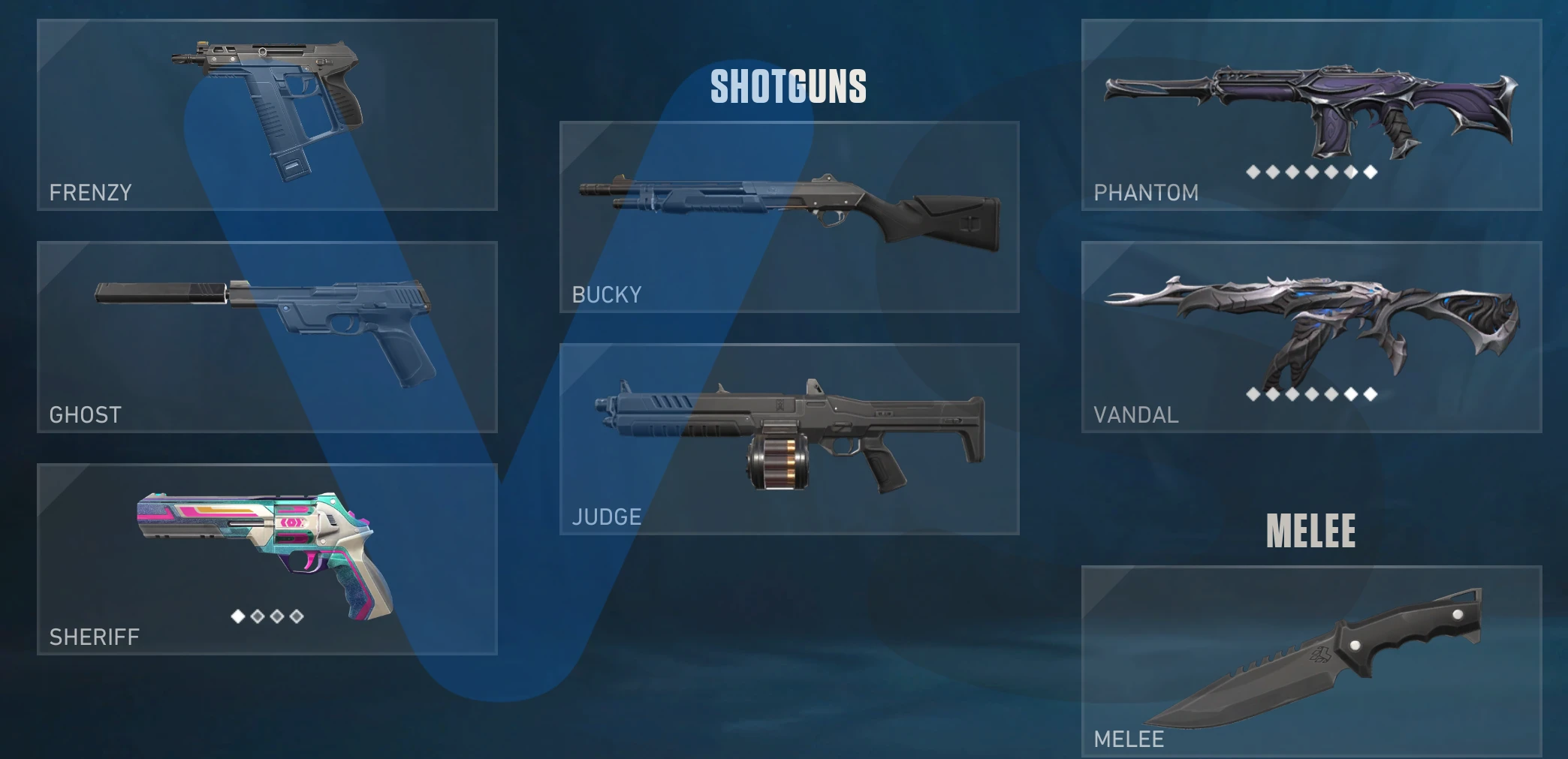Image resolution: width=1568 pixels, height=759 pixels.
Task: Select the Bucky shotgun tile
Action: click(789, 217)
